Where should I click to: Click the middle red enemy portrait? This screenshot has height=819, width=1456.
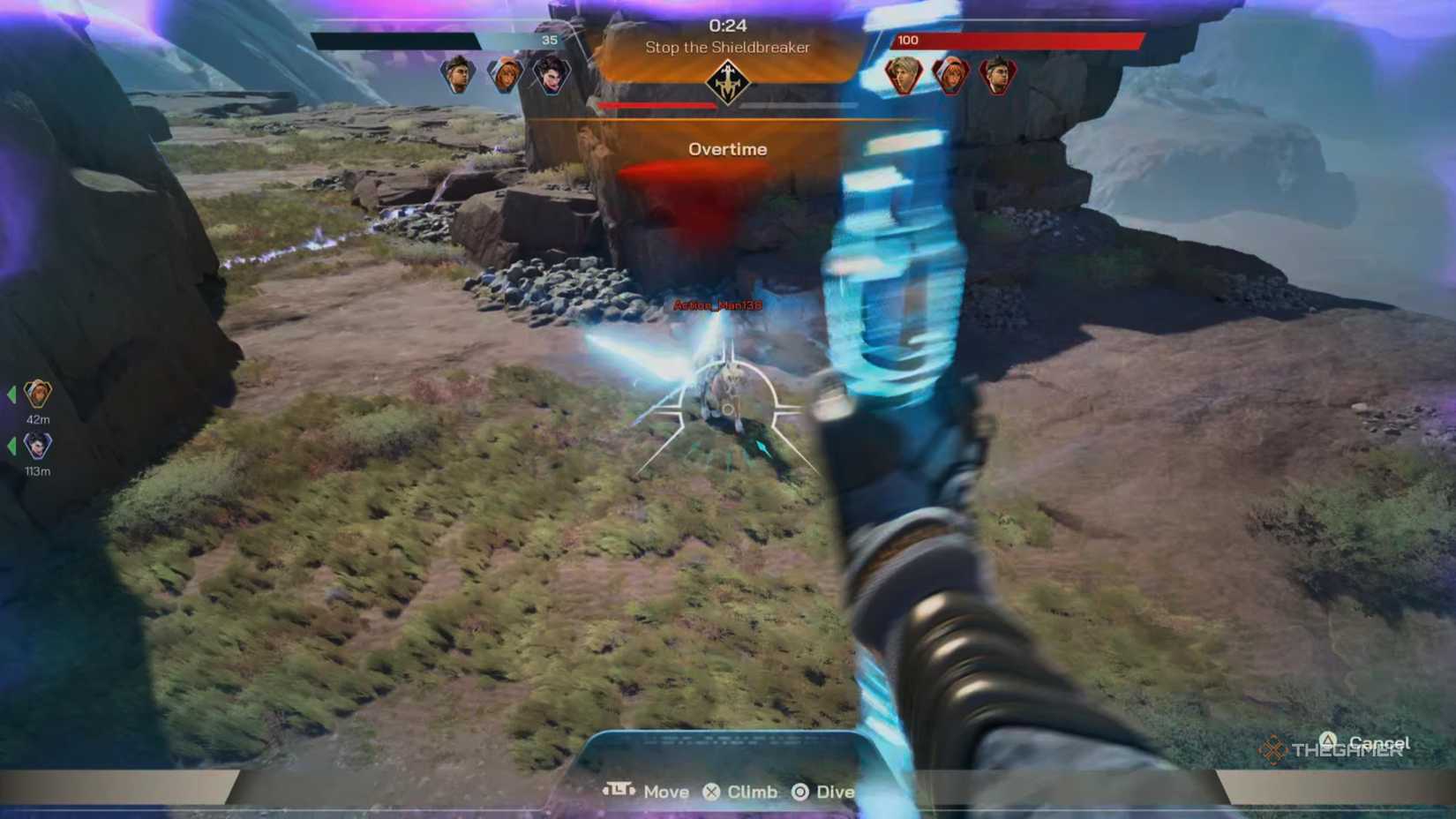[950, 76]
